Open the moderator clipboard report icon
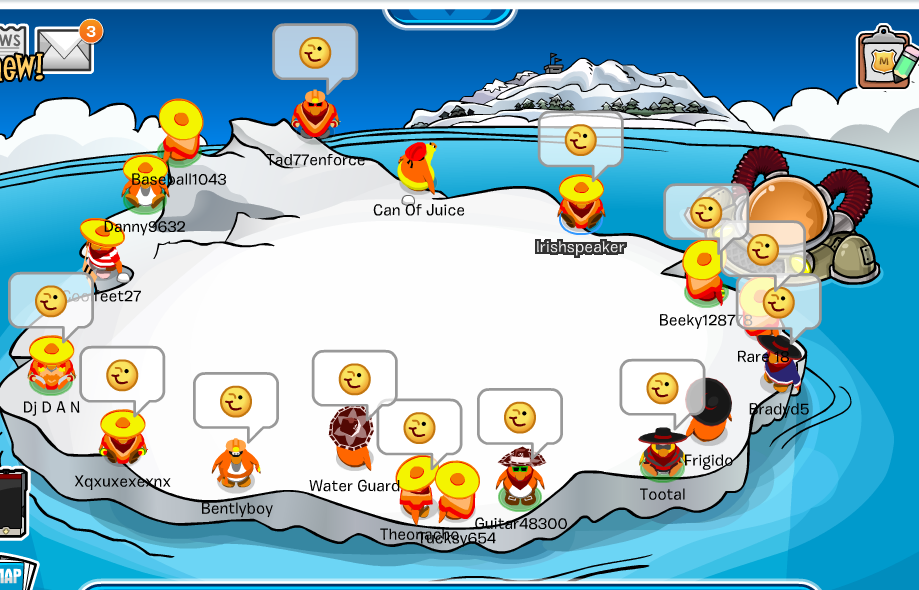Screen dimensions: 919x590 pyautogui.click(x=885, y=59)
